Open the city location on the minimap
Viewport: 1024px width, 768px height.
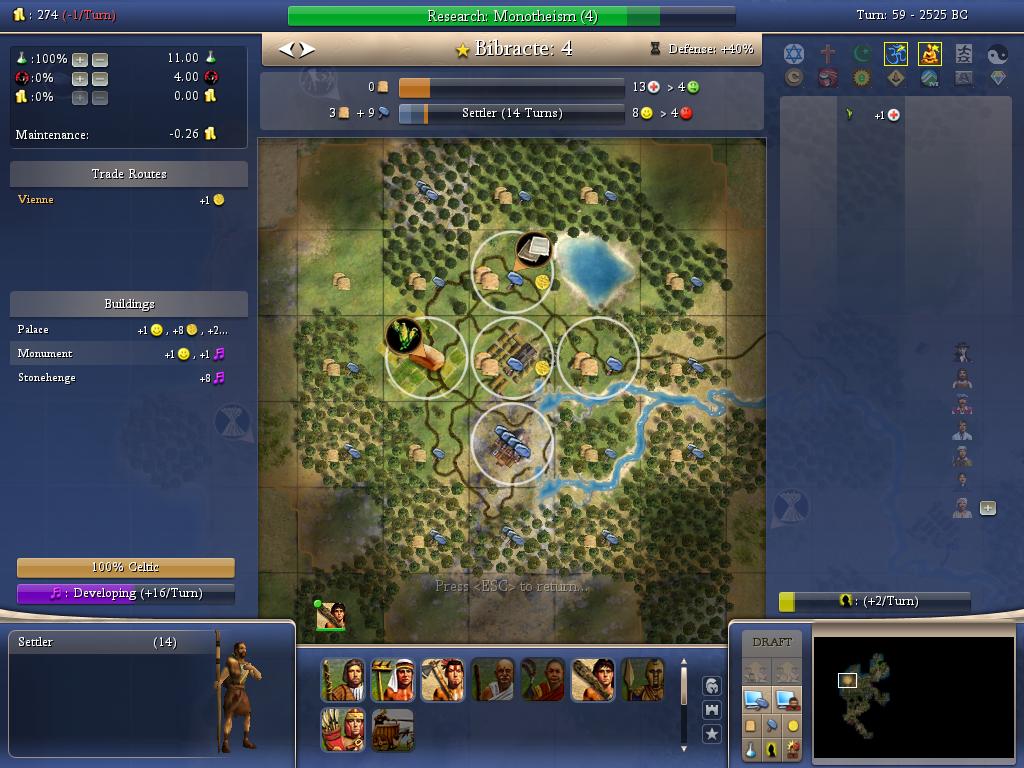click(x=847, y=681)
